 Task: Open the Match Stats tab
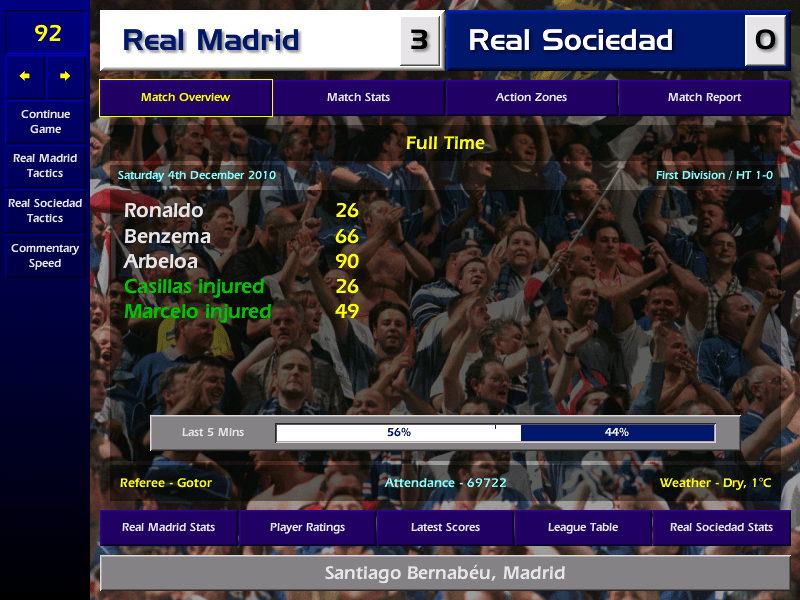358,97
